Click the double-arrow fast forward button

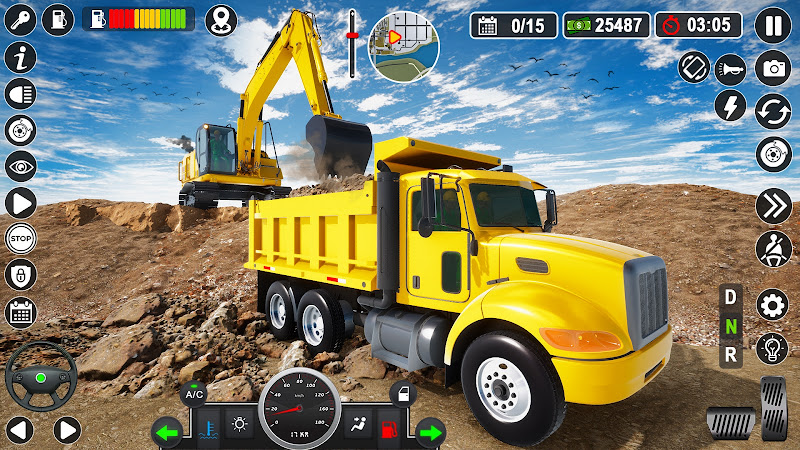[772, 206]
